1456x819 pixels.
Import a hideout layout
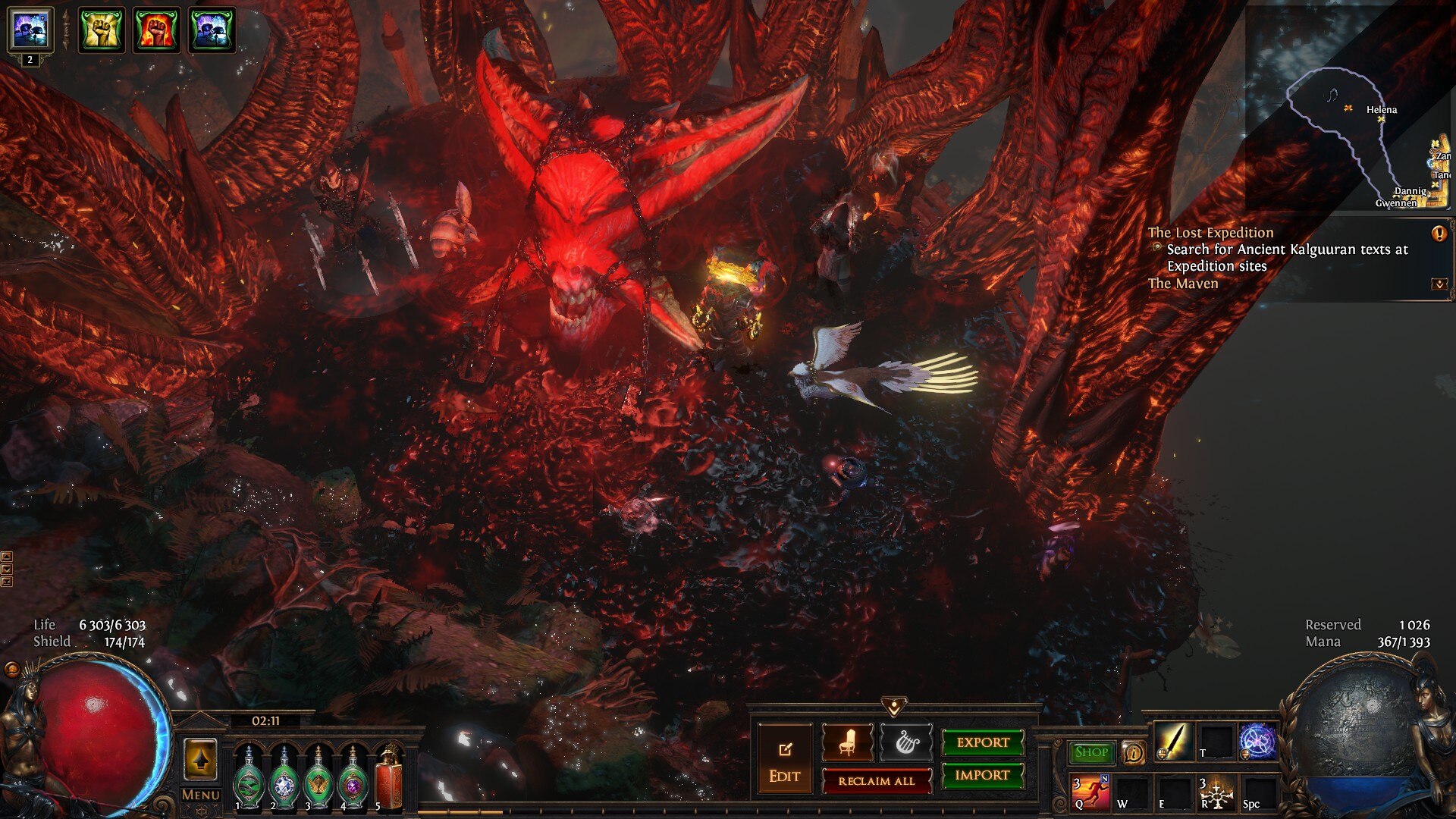[982, 775]
